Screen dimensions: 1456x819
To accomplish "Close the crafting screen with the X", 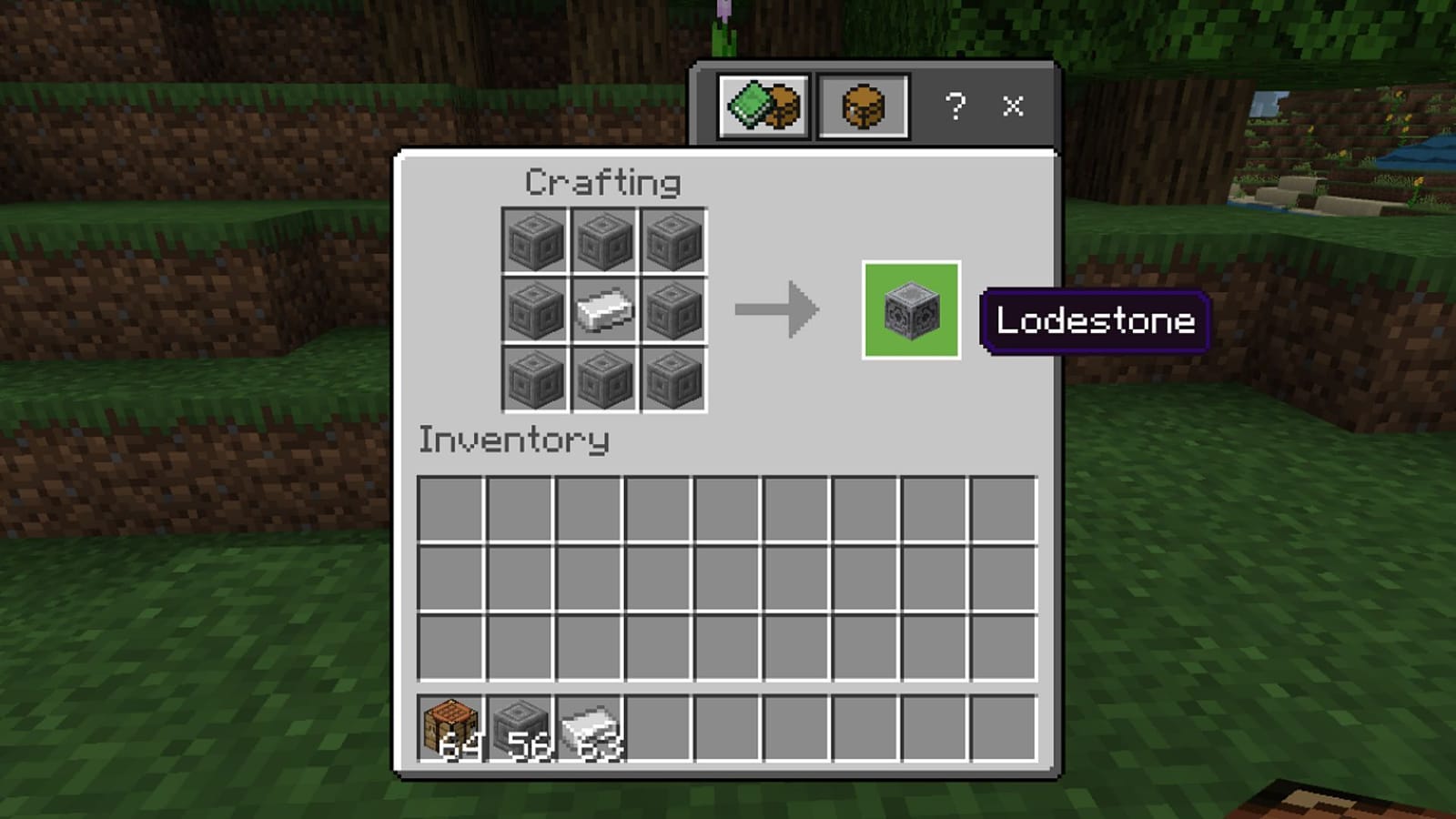I will [1013, 106].
